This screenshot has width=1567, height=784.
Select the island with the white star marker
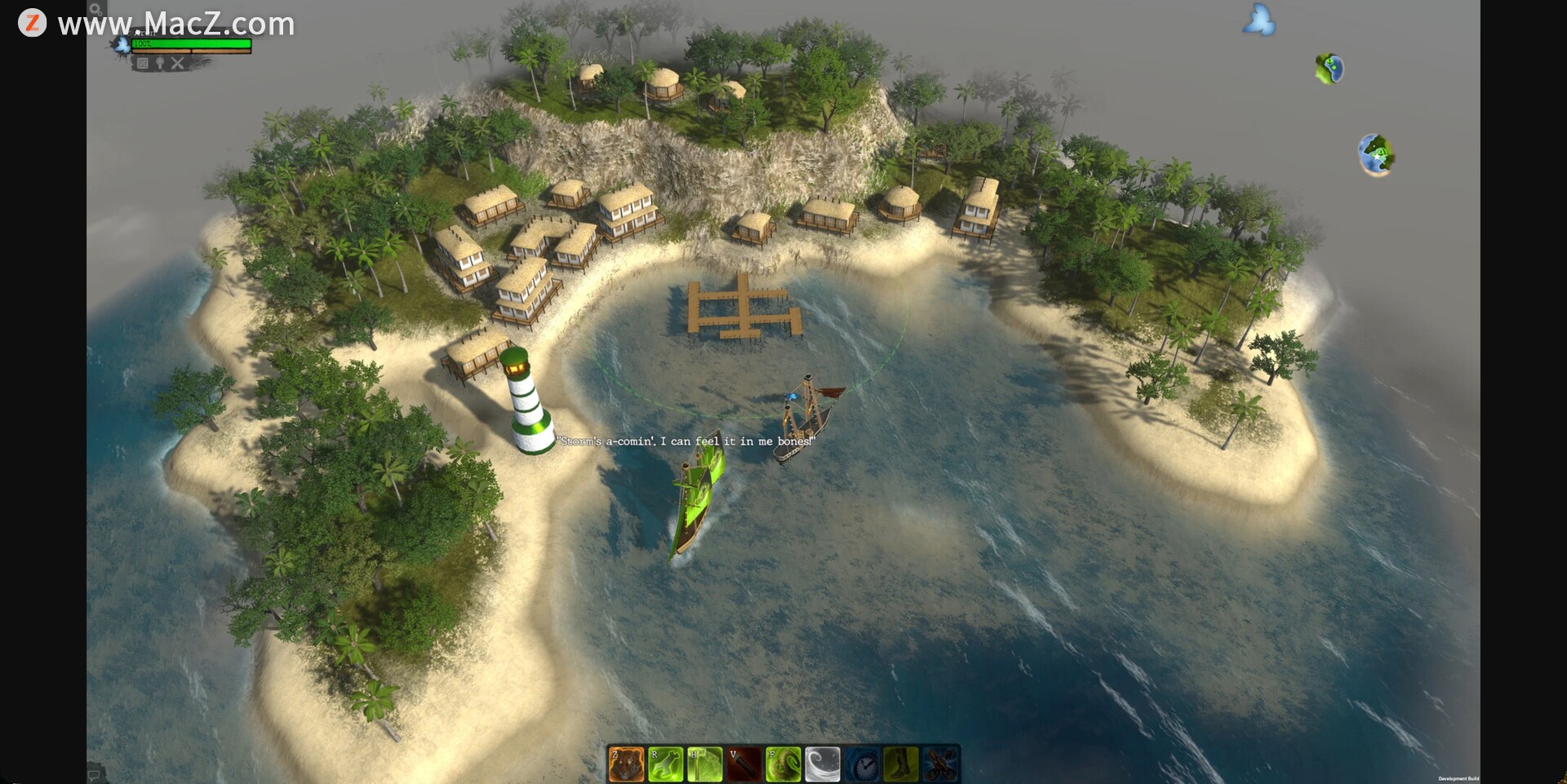(x=1376, y=154)
